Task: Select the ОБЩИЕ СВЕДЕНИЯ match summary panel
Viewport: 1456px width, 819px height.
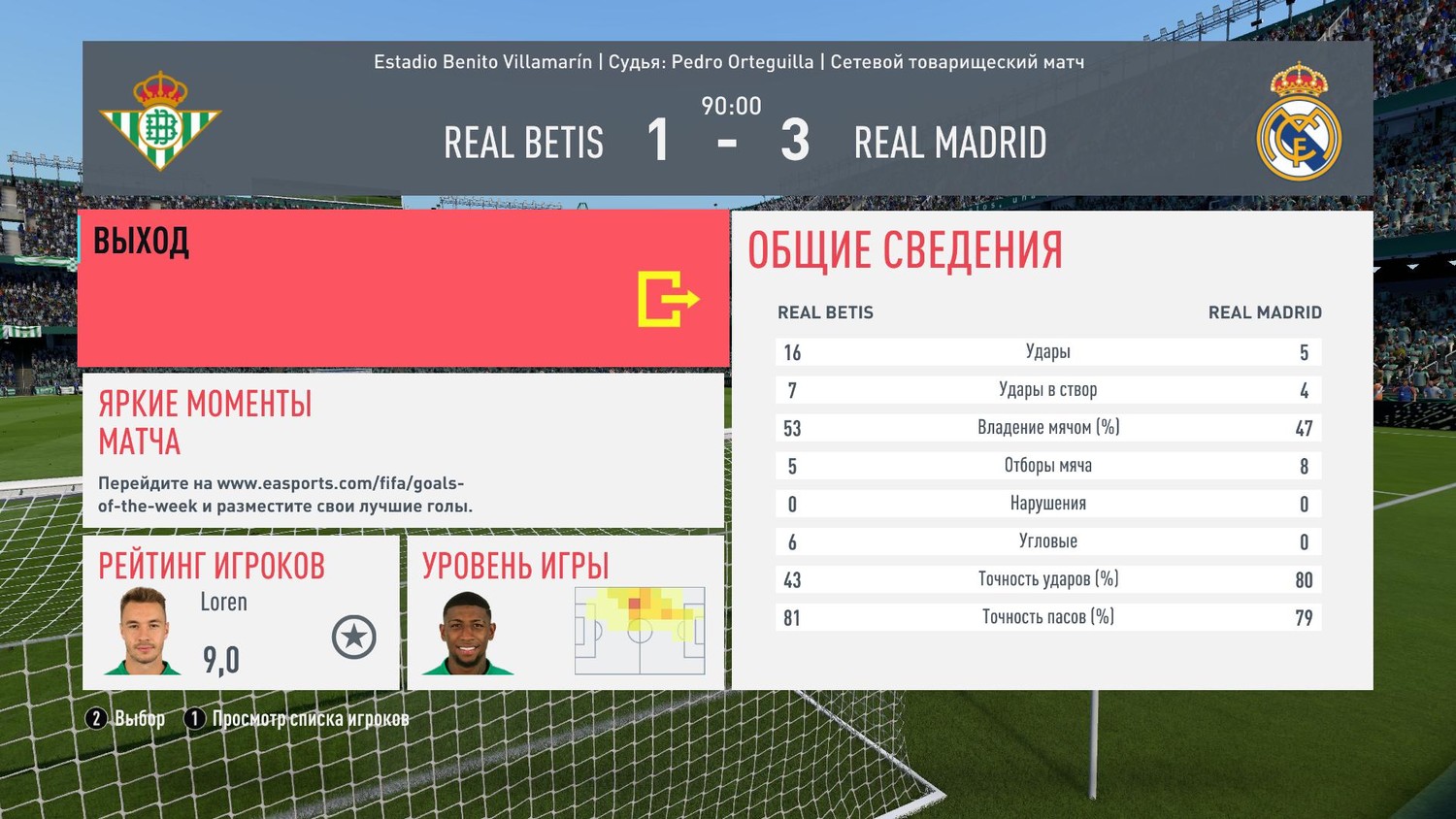Action: click(1051, 449)
